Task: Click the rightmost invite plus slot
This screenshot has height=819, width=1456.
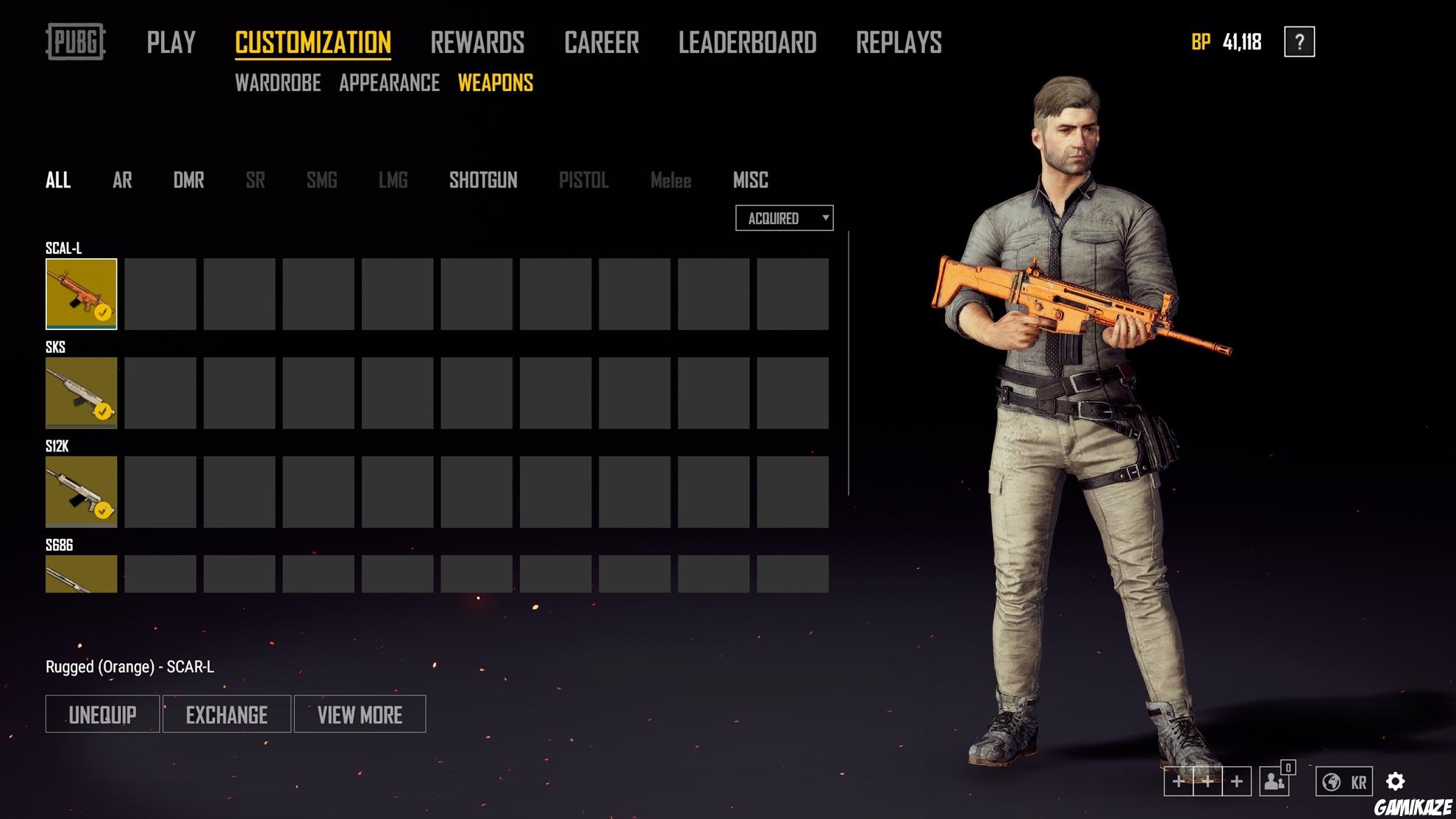Action: 1238,782
